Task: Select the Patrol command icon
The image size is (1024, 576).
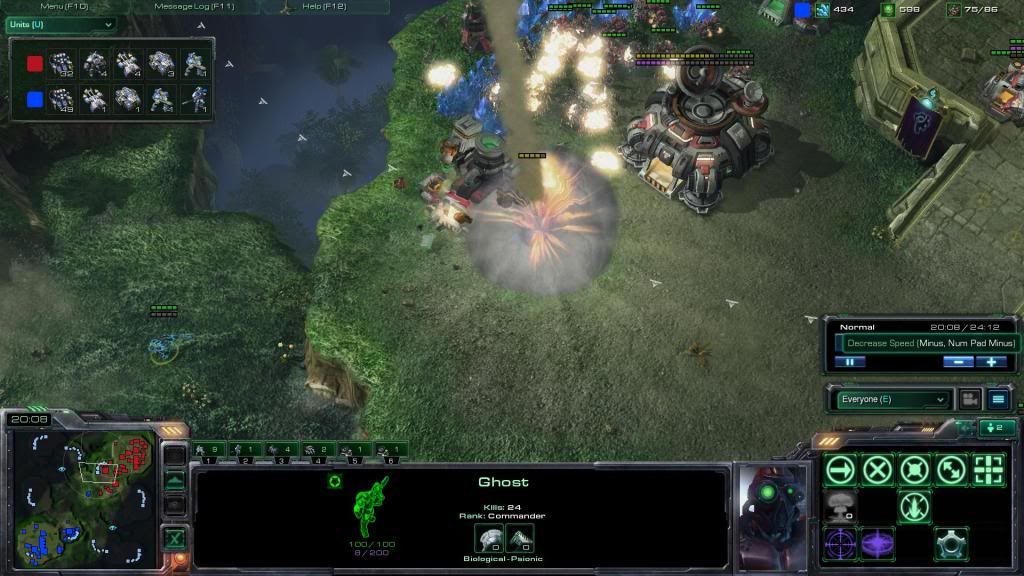Action: click(951, 469)
